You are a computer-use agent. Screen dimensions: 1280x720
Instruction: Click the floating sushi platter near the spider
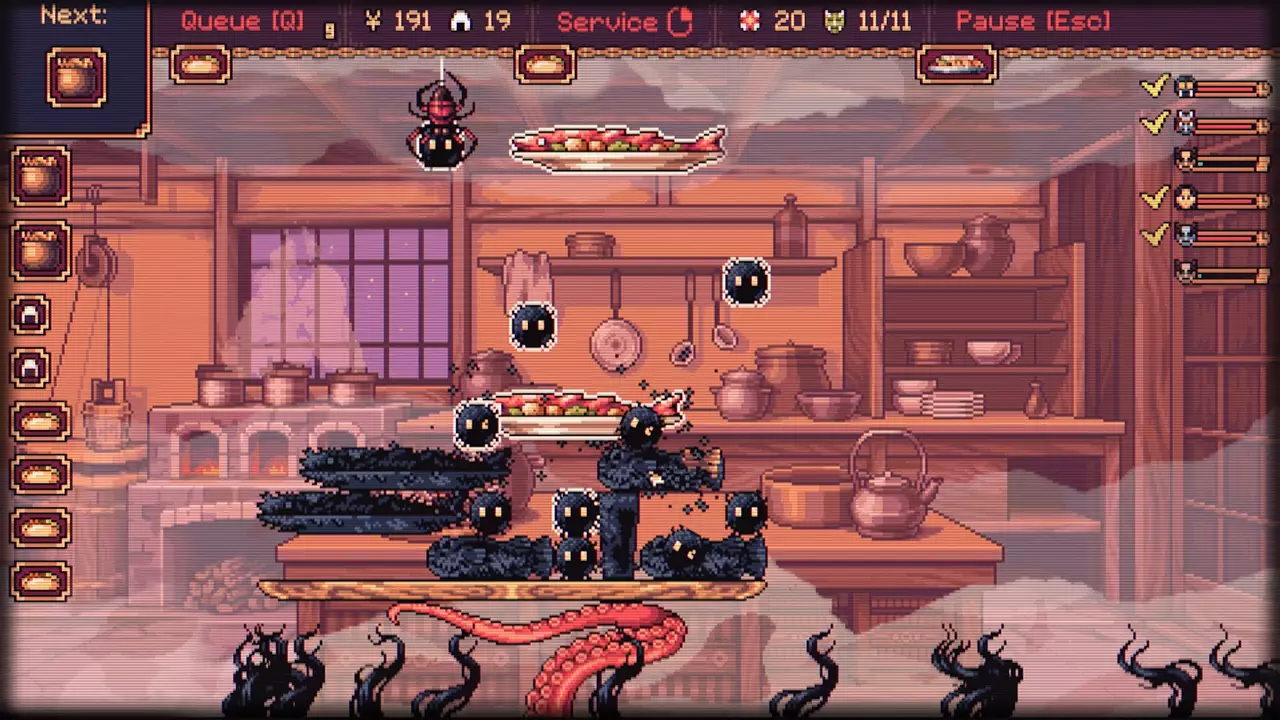pyautogui.click(x=617, y=147)
